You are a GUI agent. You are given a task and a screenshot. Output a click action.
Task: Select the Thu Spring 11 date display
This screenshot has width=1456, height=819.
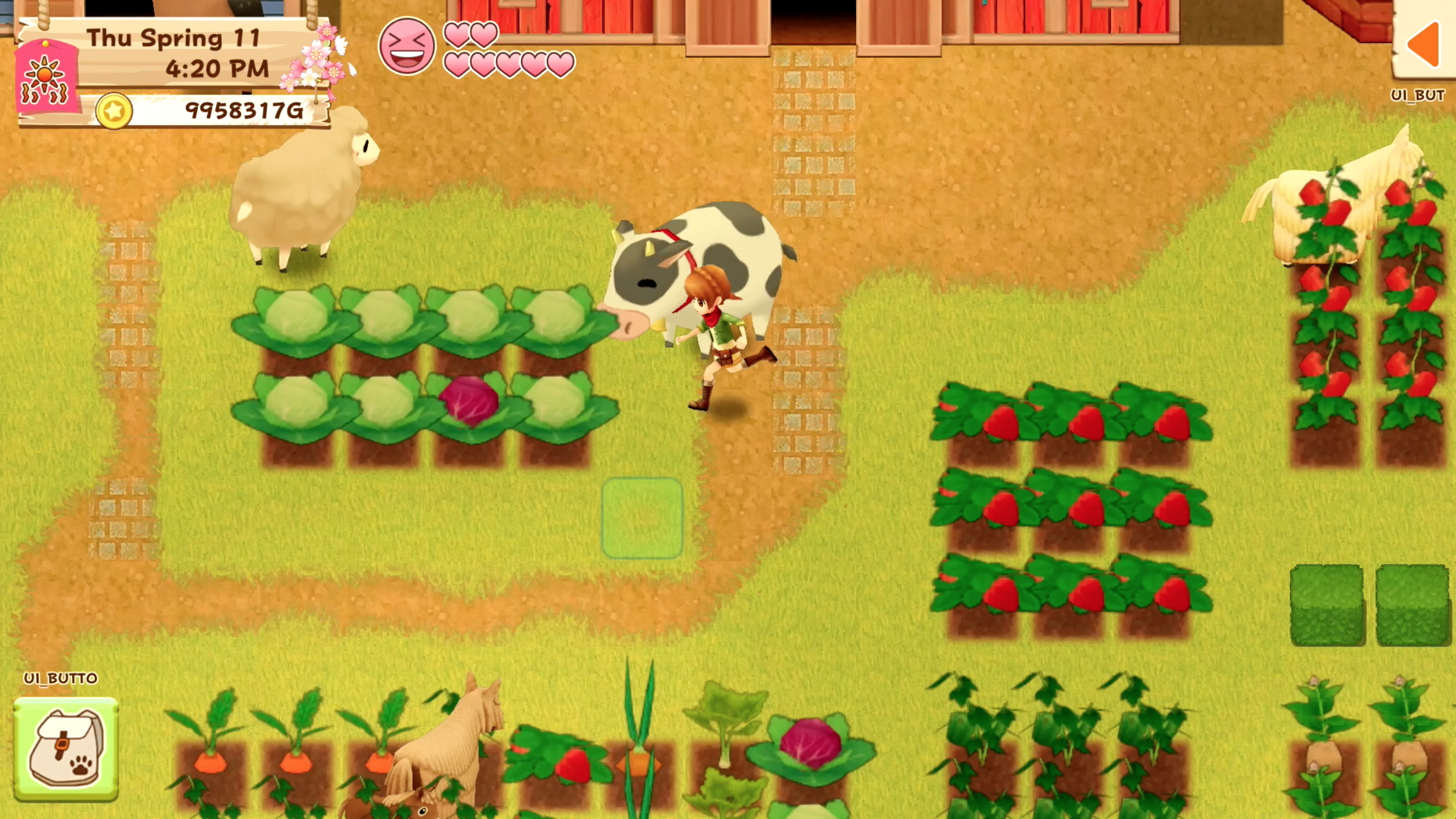tap(173, 38)
